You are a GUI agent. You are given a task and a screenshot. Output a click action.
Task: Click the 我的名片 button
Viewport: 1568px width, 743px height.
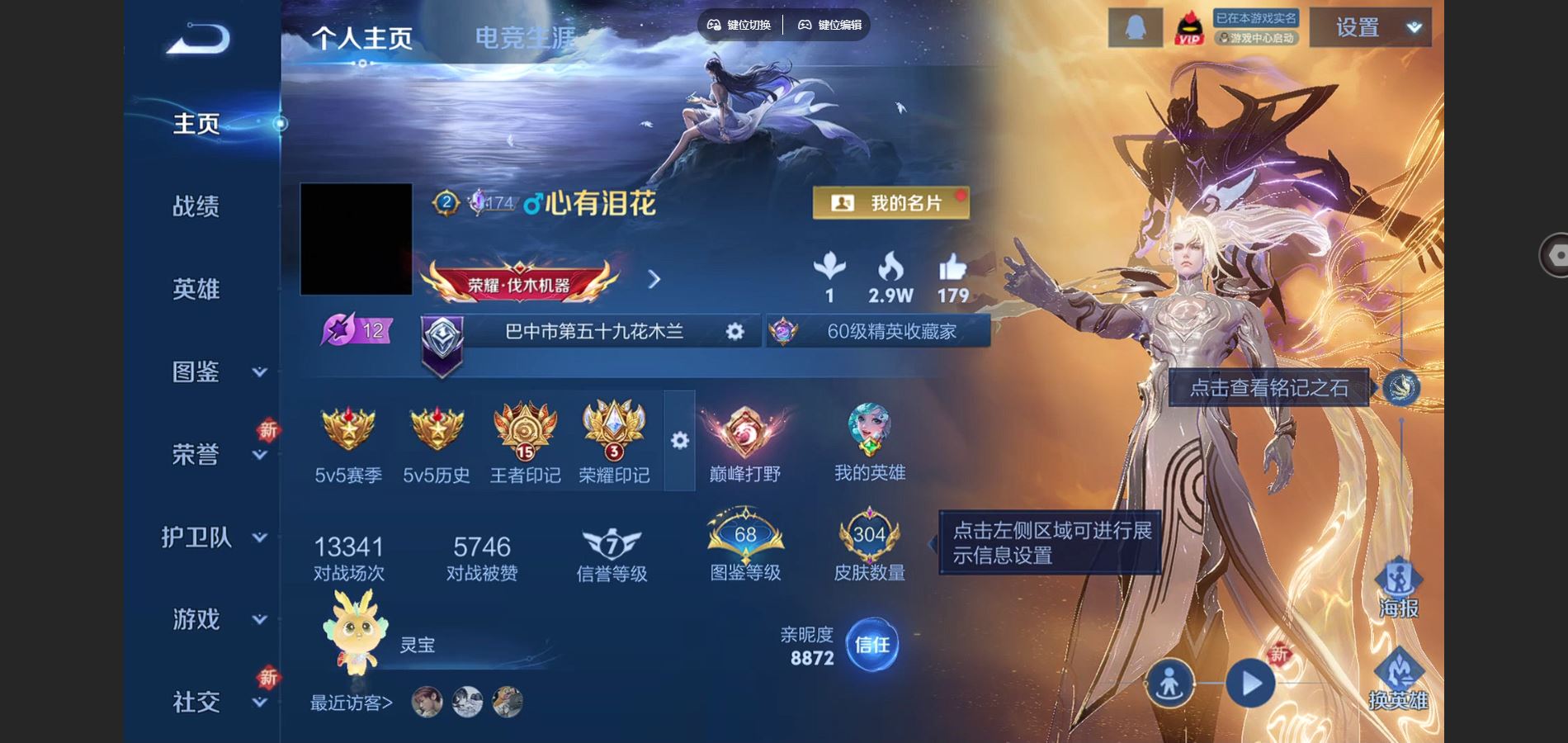tap(893, 203)
